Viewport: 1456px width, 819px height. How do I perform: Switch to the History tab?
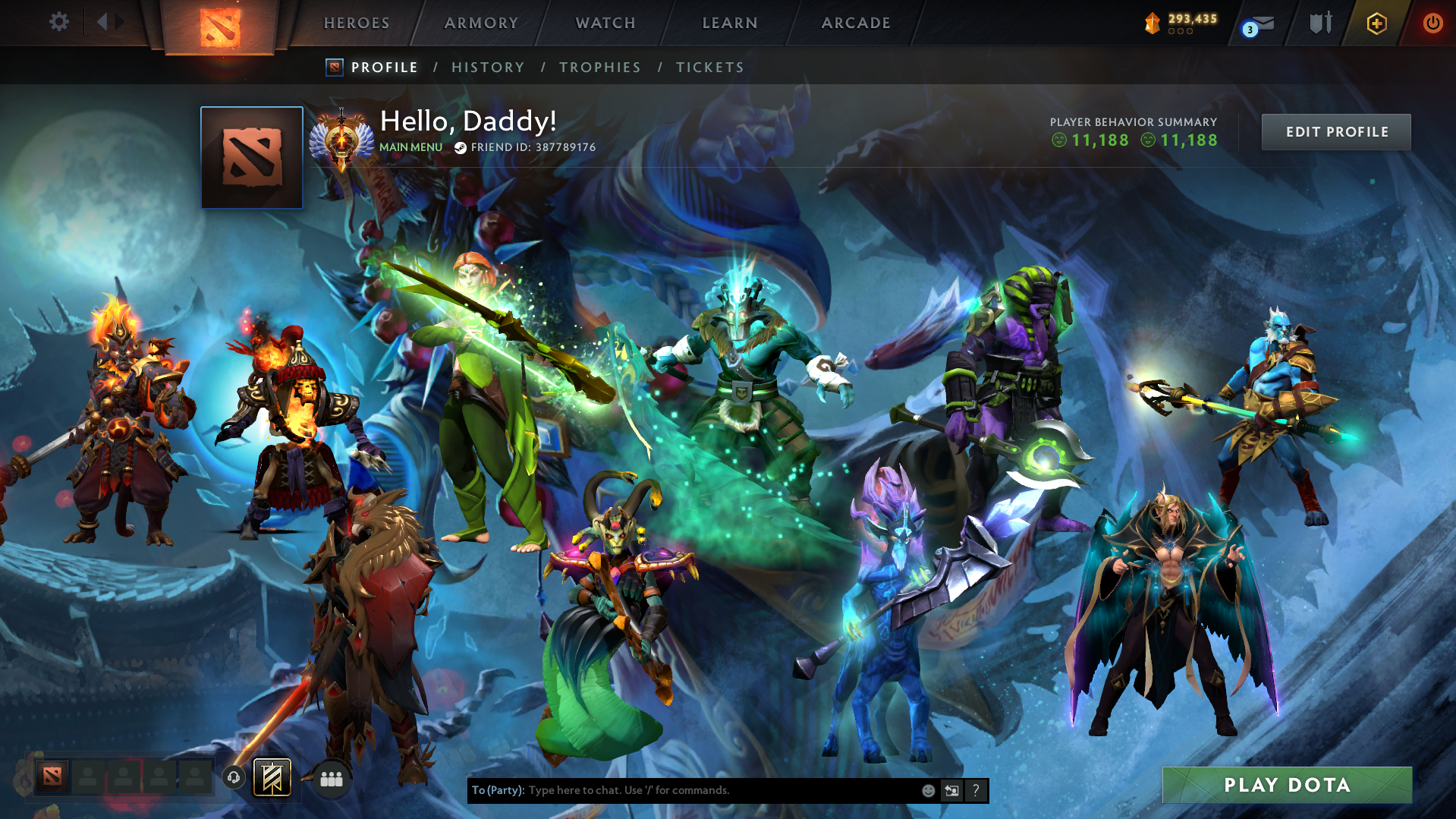click(488, 68)
